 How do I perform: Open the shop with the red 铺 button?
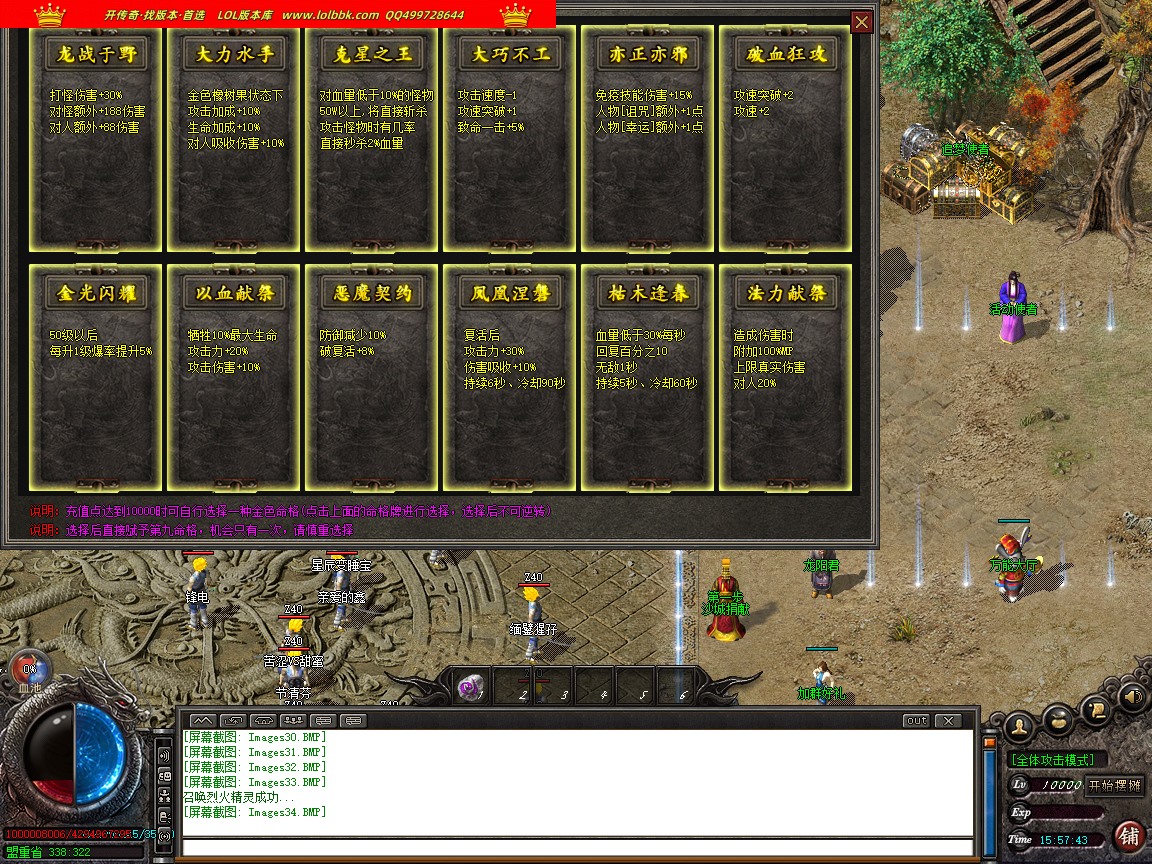(x=1129, y=836)
